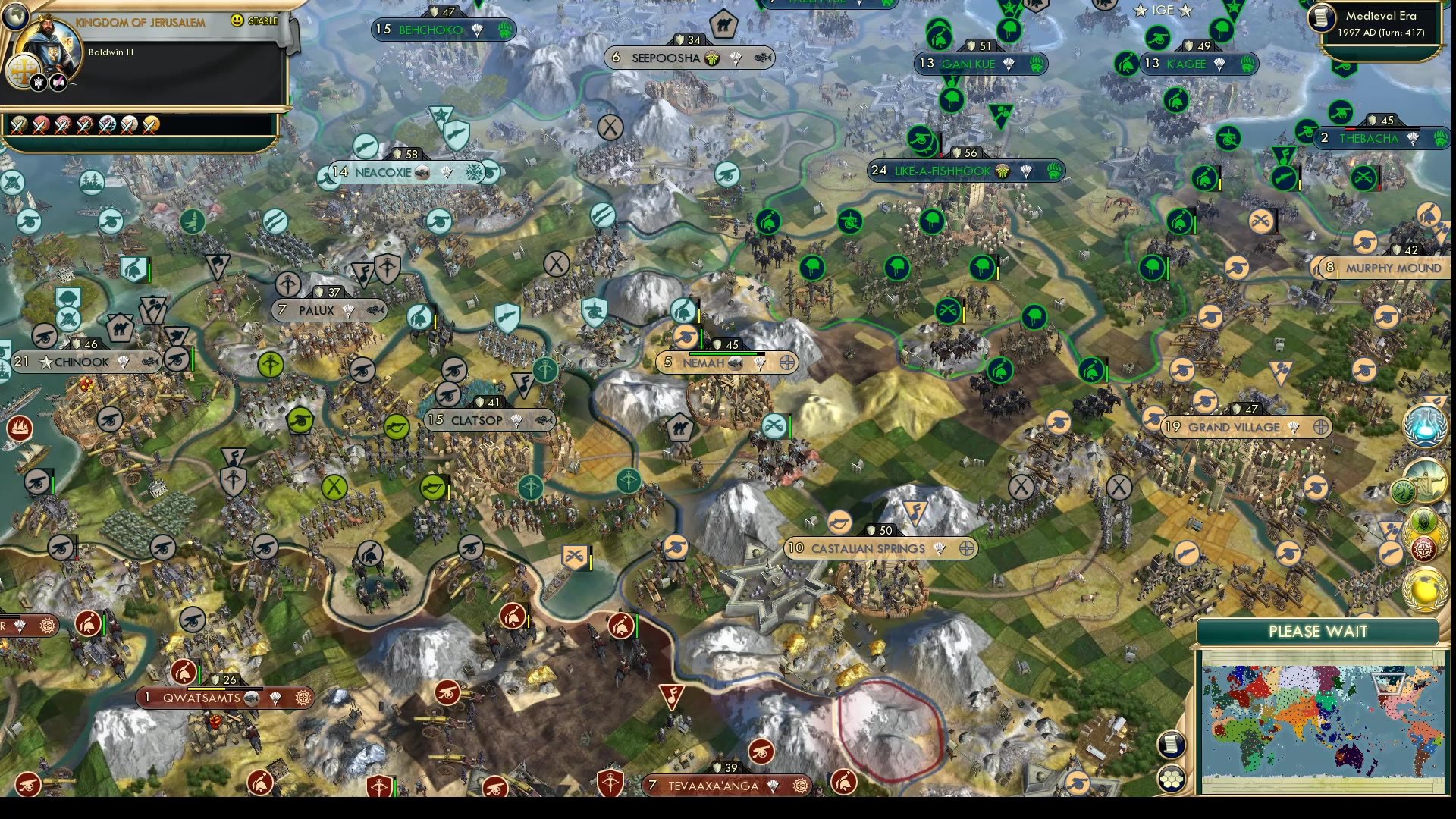Image resolution: width=1456 pixels, height=819 pixels.
Task: Click the yellow world globe notification icon
Action: (1426, 591)
